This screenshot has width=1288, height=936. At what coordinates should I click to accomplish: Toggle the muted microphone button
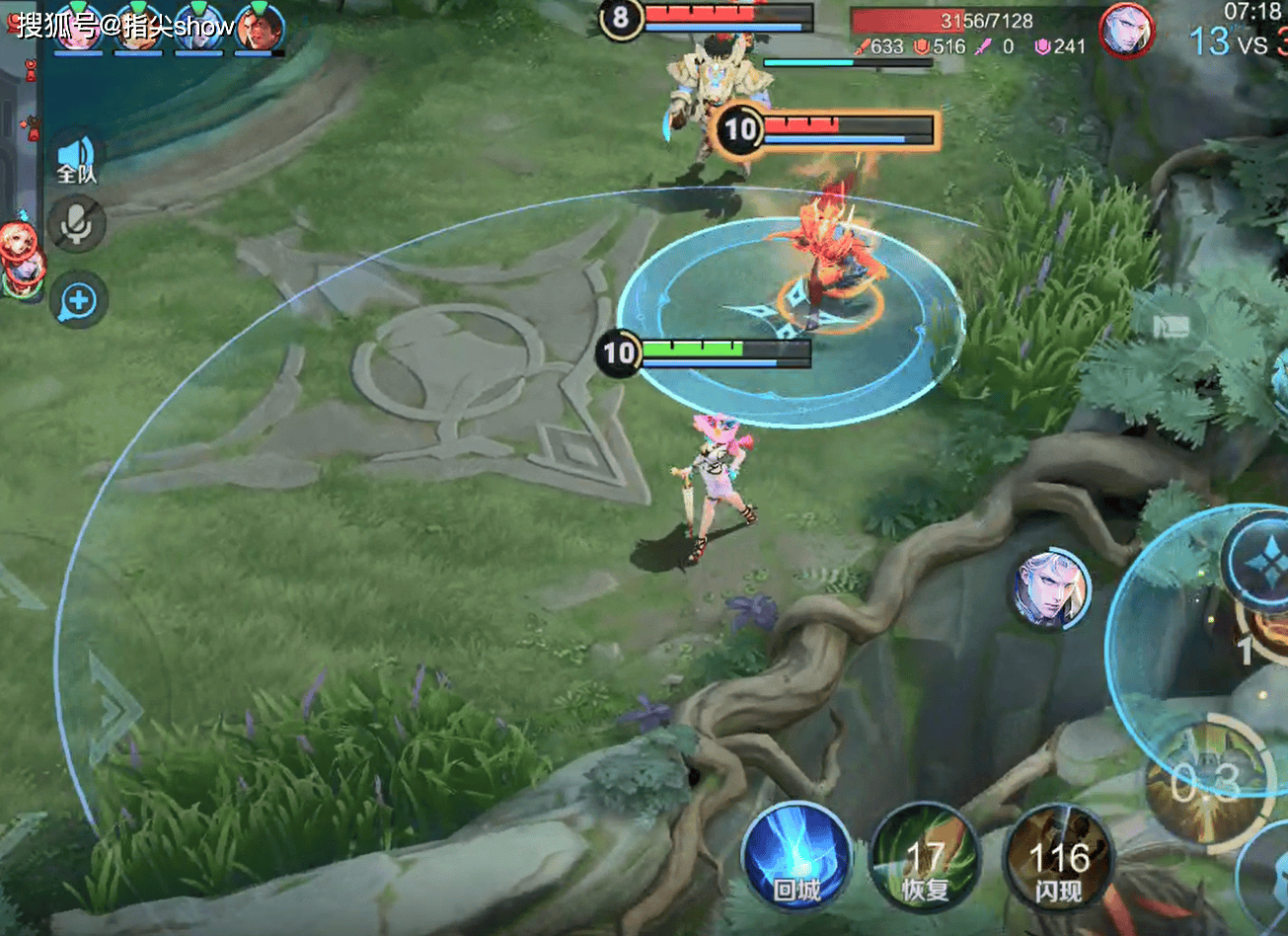pos(77,224)
